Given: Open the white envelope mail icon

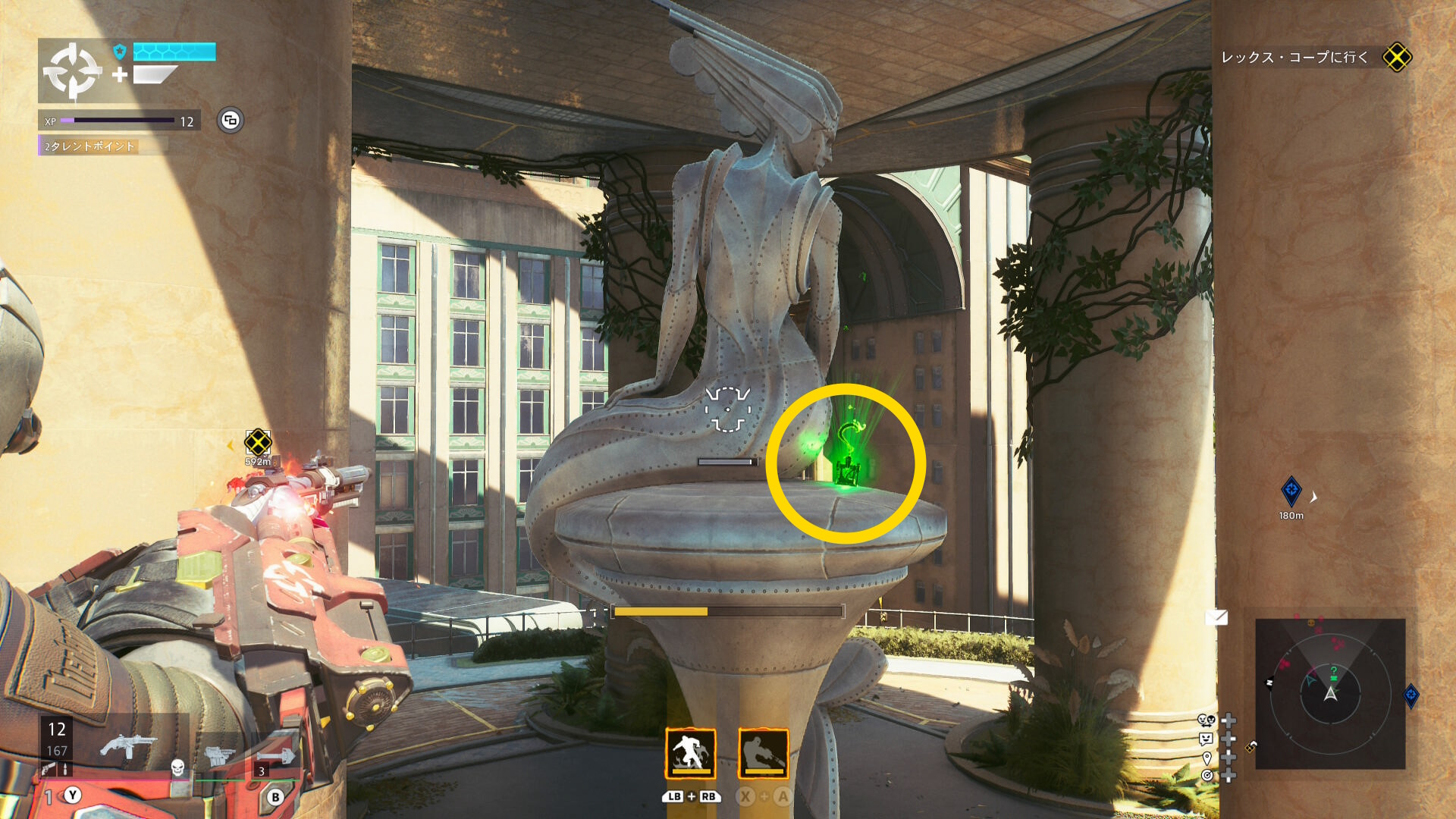Looking at the screenshot, I should coord(1216,618).
